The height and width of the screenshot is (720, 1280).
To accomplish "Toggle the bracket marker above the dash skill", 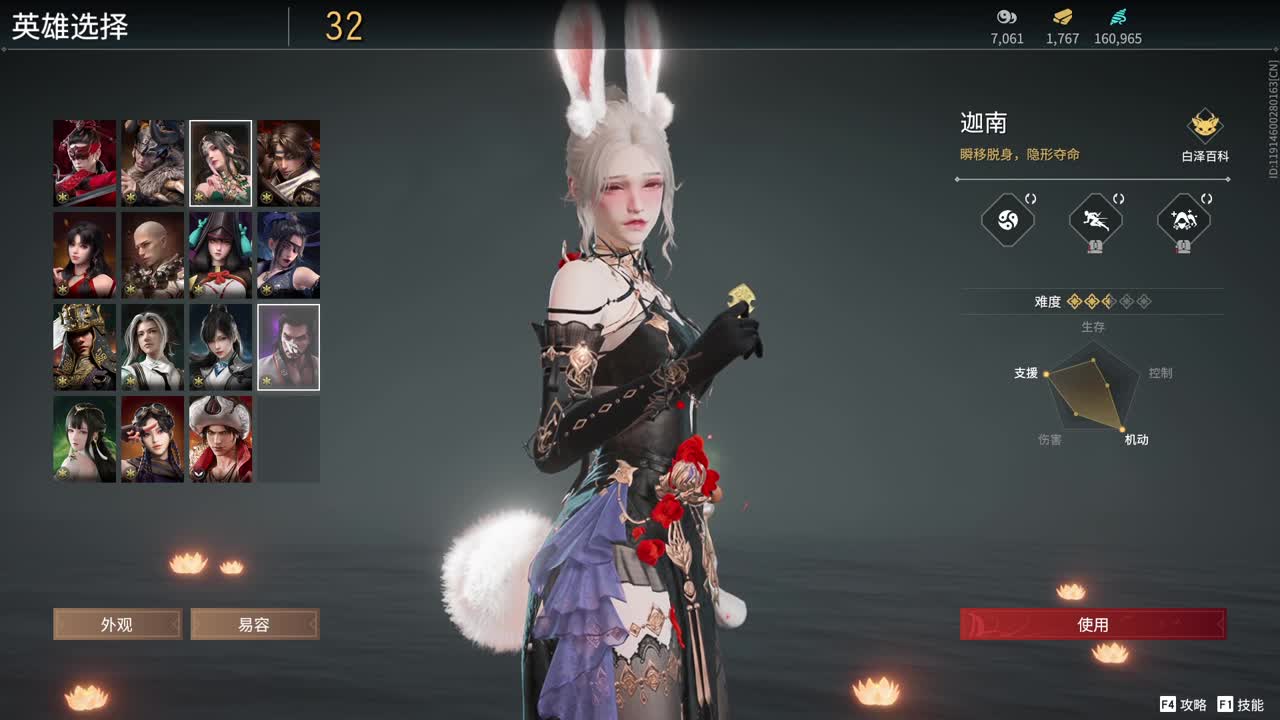I will click(1119, 200).
